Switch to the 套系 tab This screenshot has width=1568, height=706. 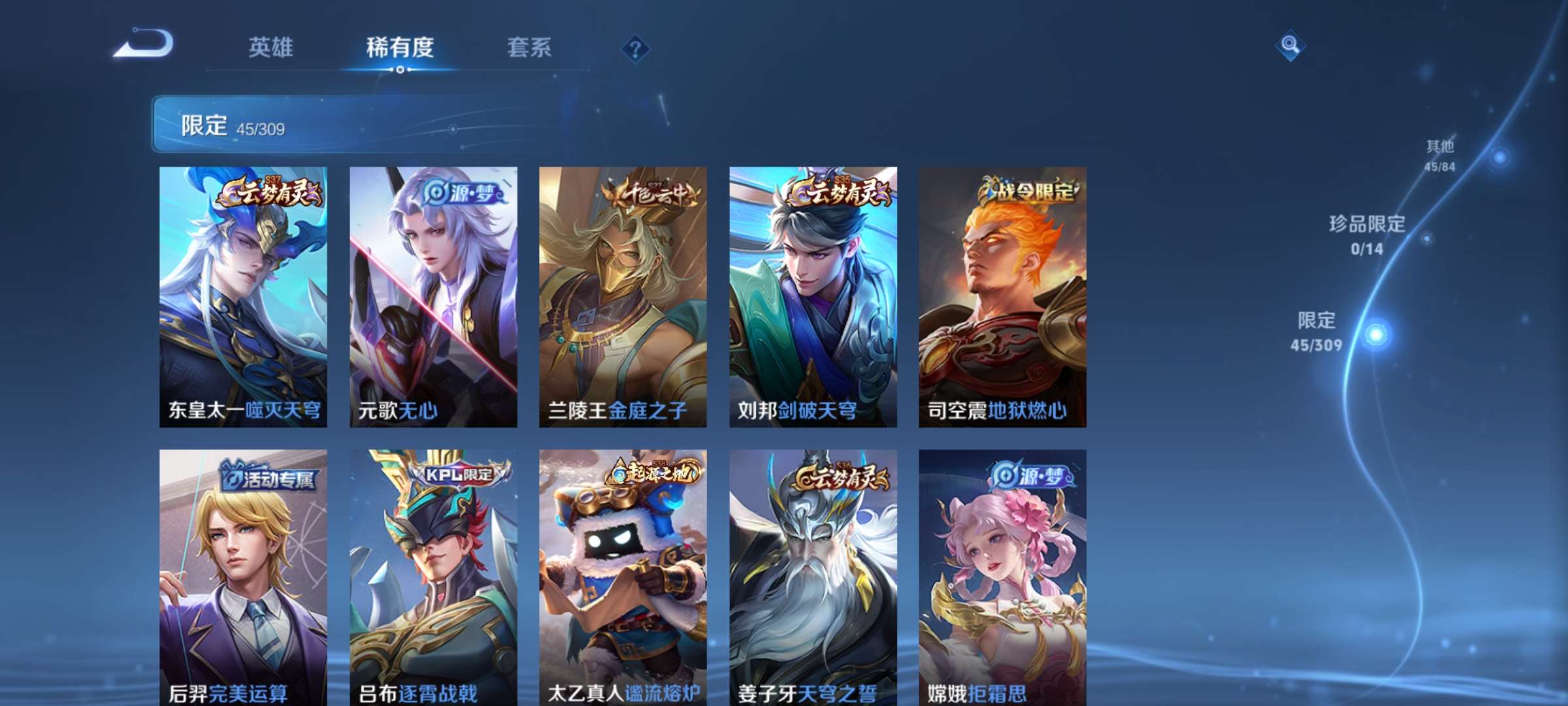point(530,48)
